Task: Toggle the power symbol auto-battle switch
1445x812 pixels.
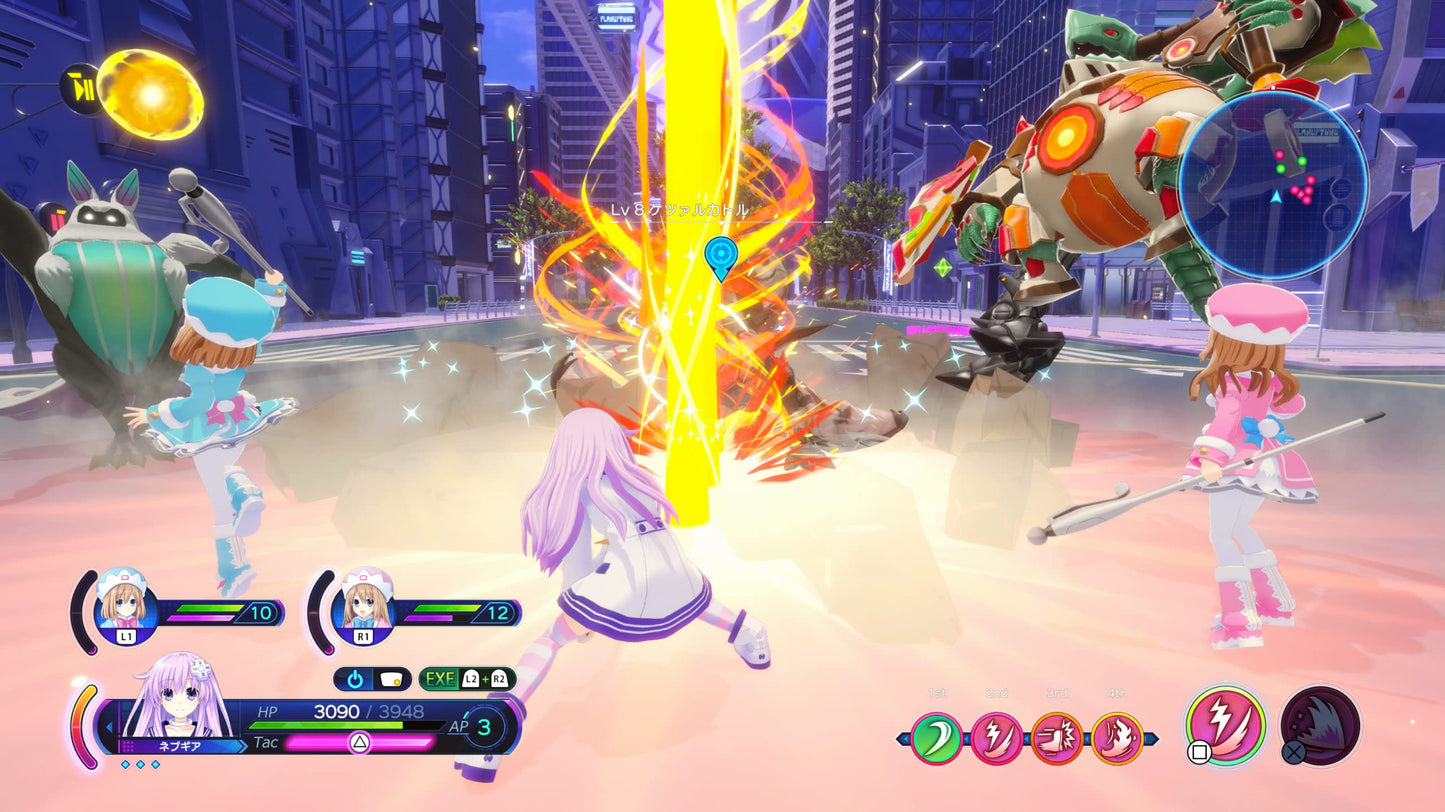Action: pos(356,678)
